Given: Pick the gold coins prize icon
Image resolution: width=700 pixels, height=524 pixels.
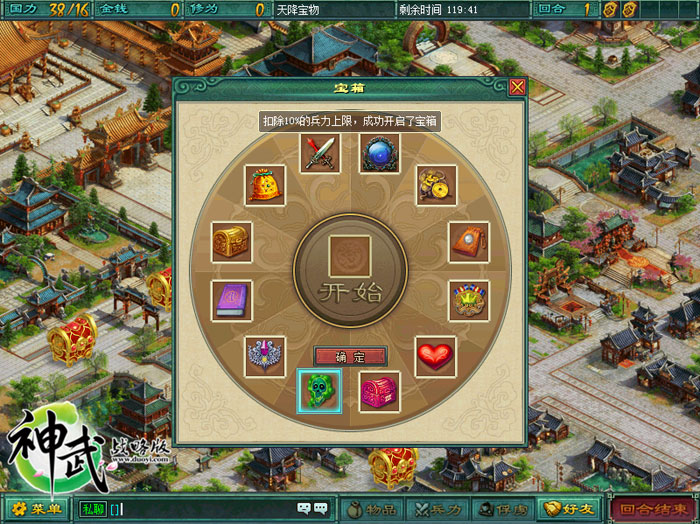Looking at the screenshot, I should 436,185.
